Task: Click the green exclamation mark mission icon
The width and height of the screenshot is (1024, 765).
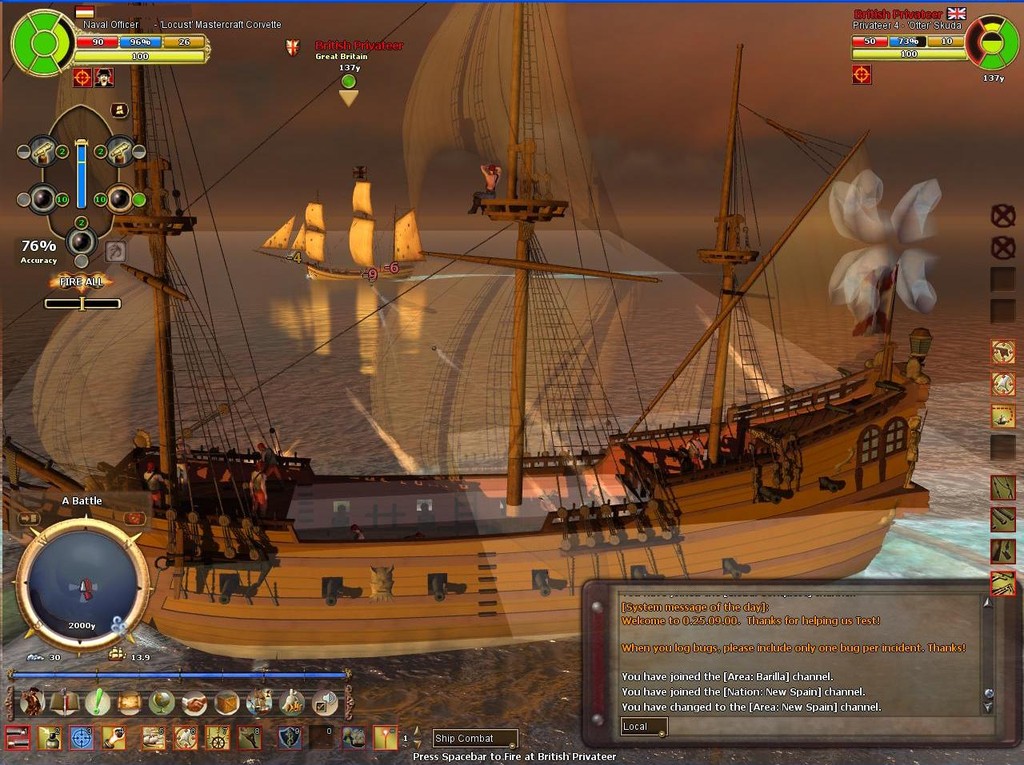Action: click(x=97, y=702)
